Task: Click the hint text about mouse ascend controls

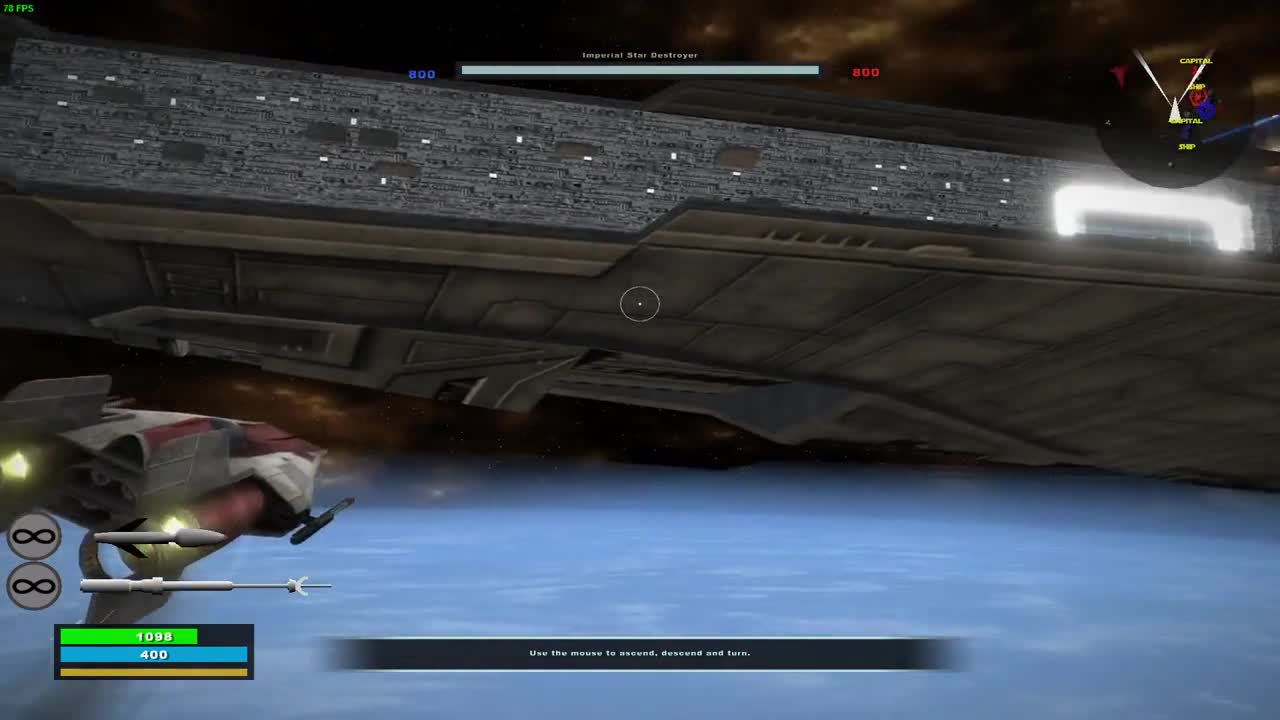Action: pyautogui.click(x=640, y=652)
